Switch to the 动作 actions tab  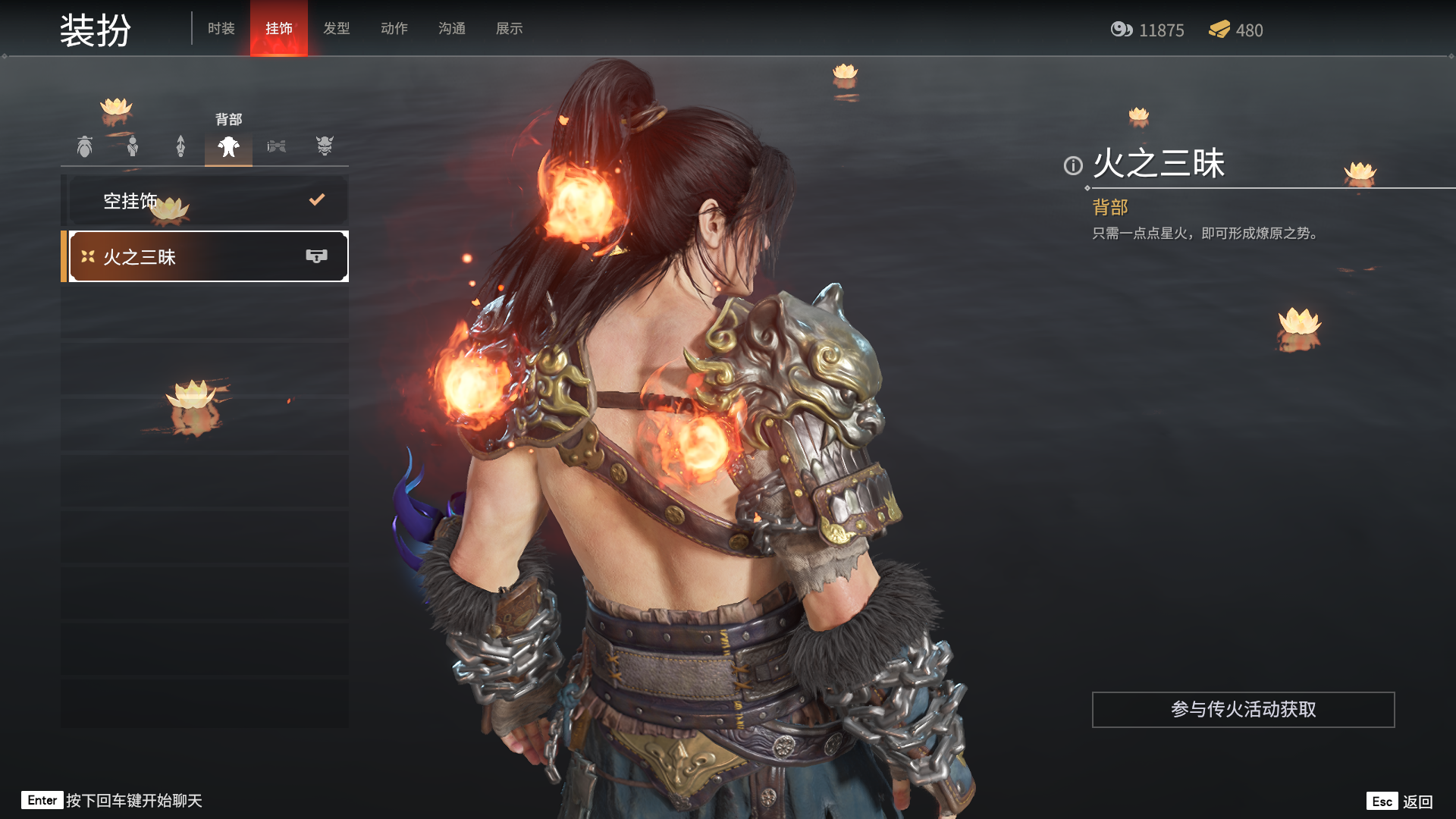coord(394,28)
